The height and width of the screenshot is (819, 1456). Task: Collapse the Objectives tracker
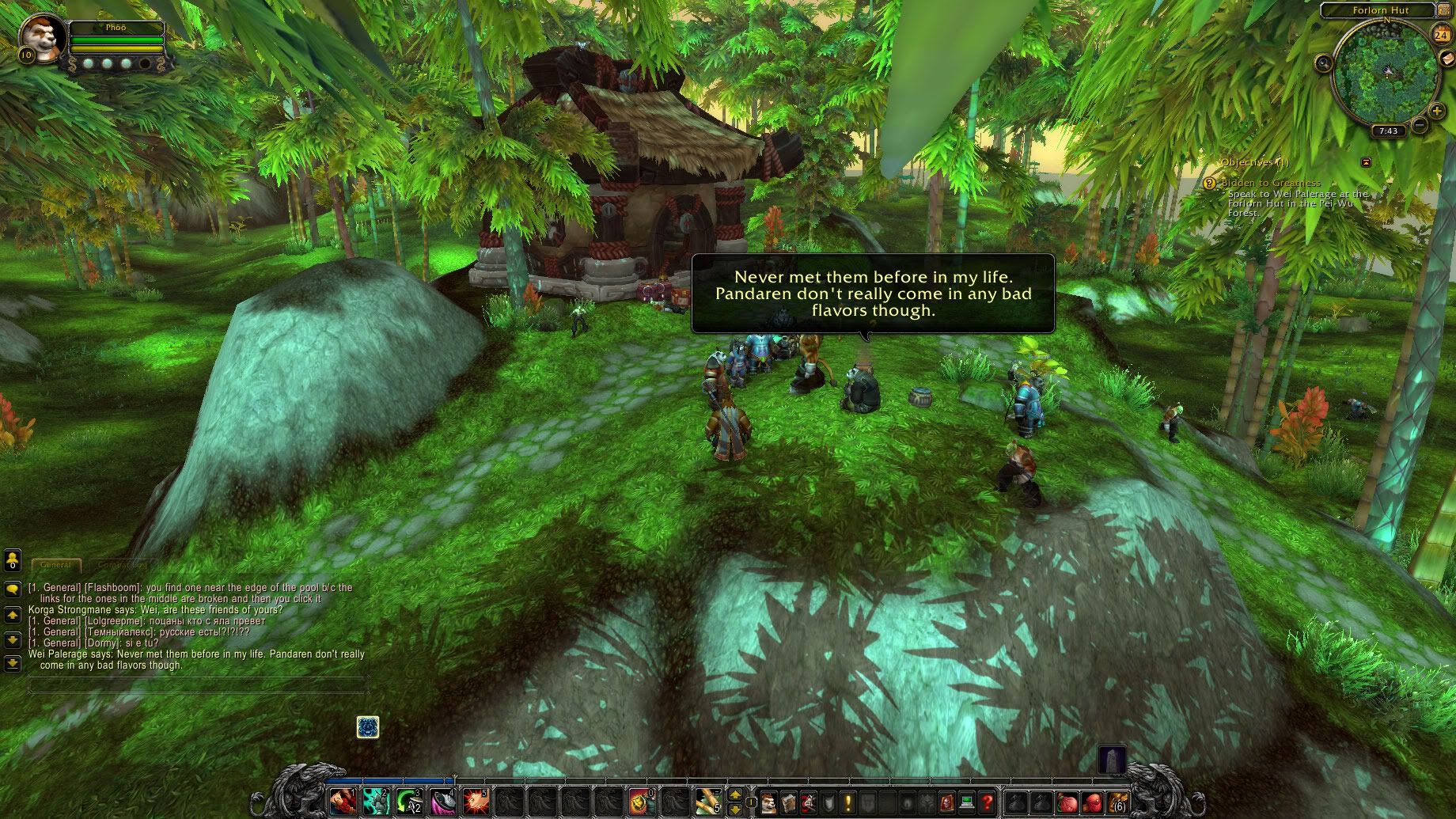tap(1366, 162)
